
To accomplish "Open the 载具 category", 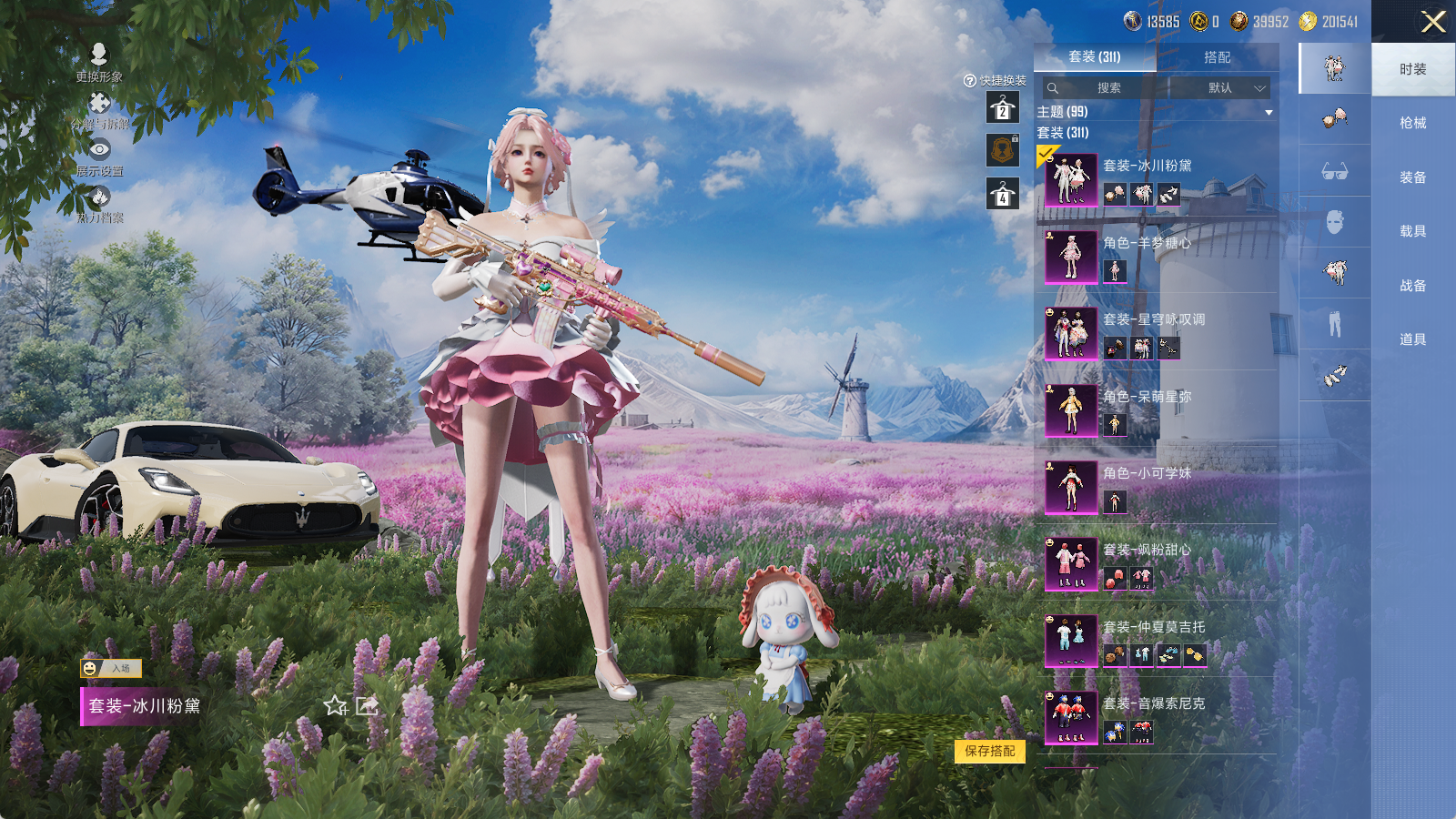I will point(1412,231).
